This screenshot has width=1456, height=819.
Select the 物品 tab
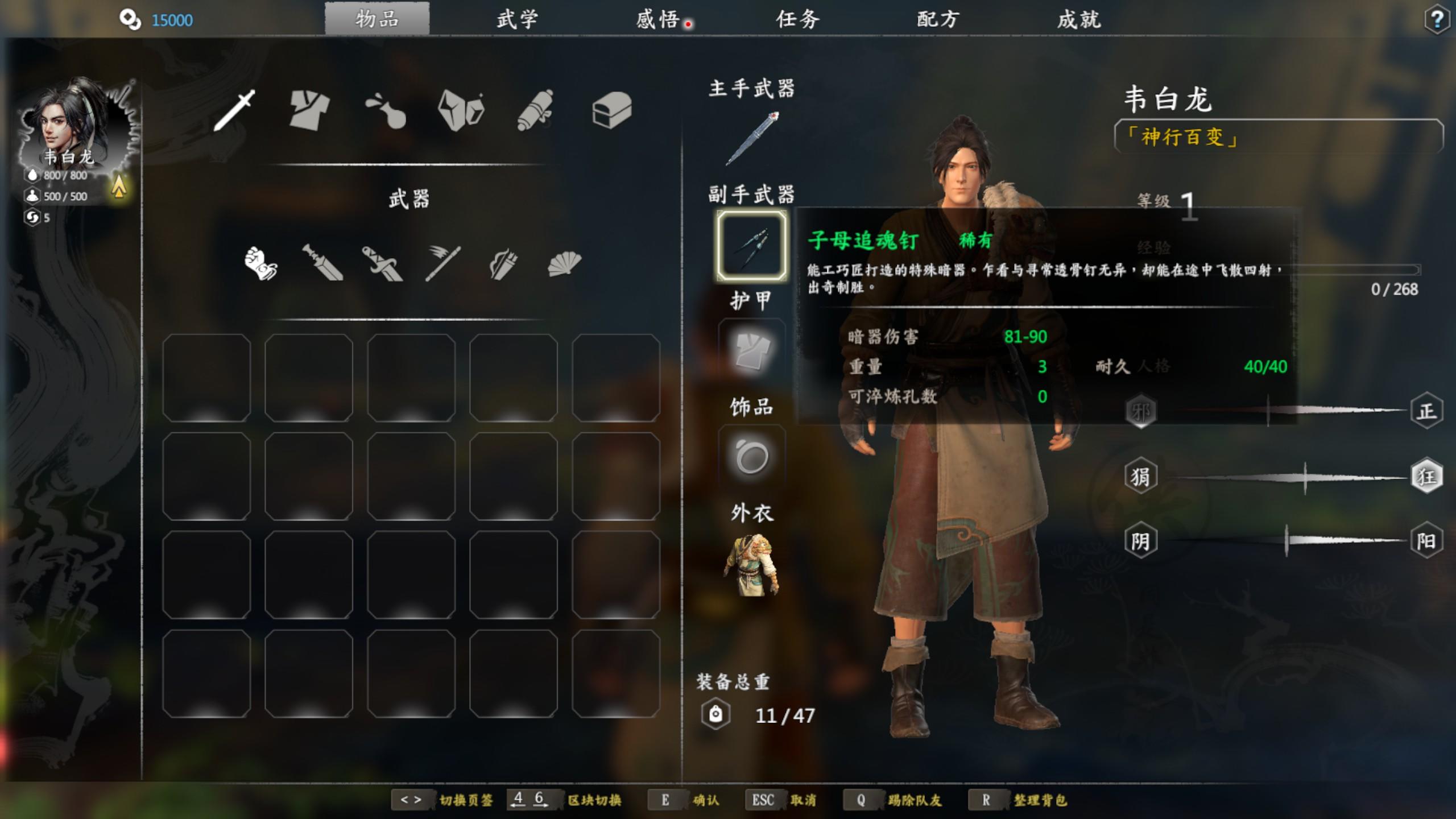(x=377, y=19)
